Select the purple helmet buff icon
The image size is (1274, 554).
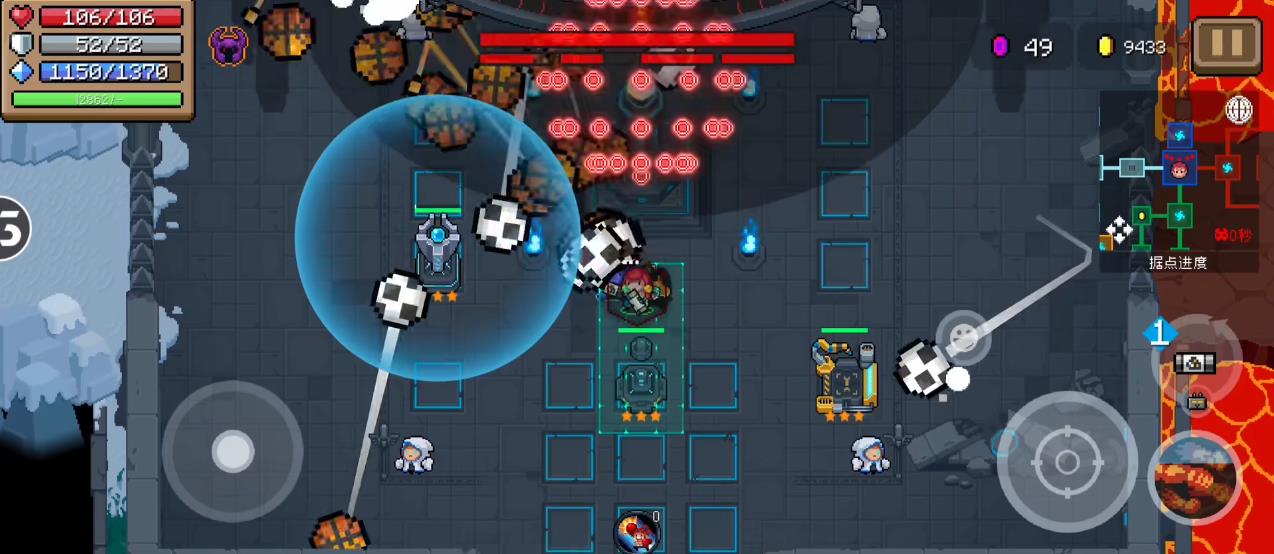point(228,46)
